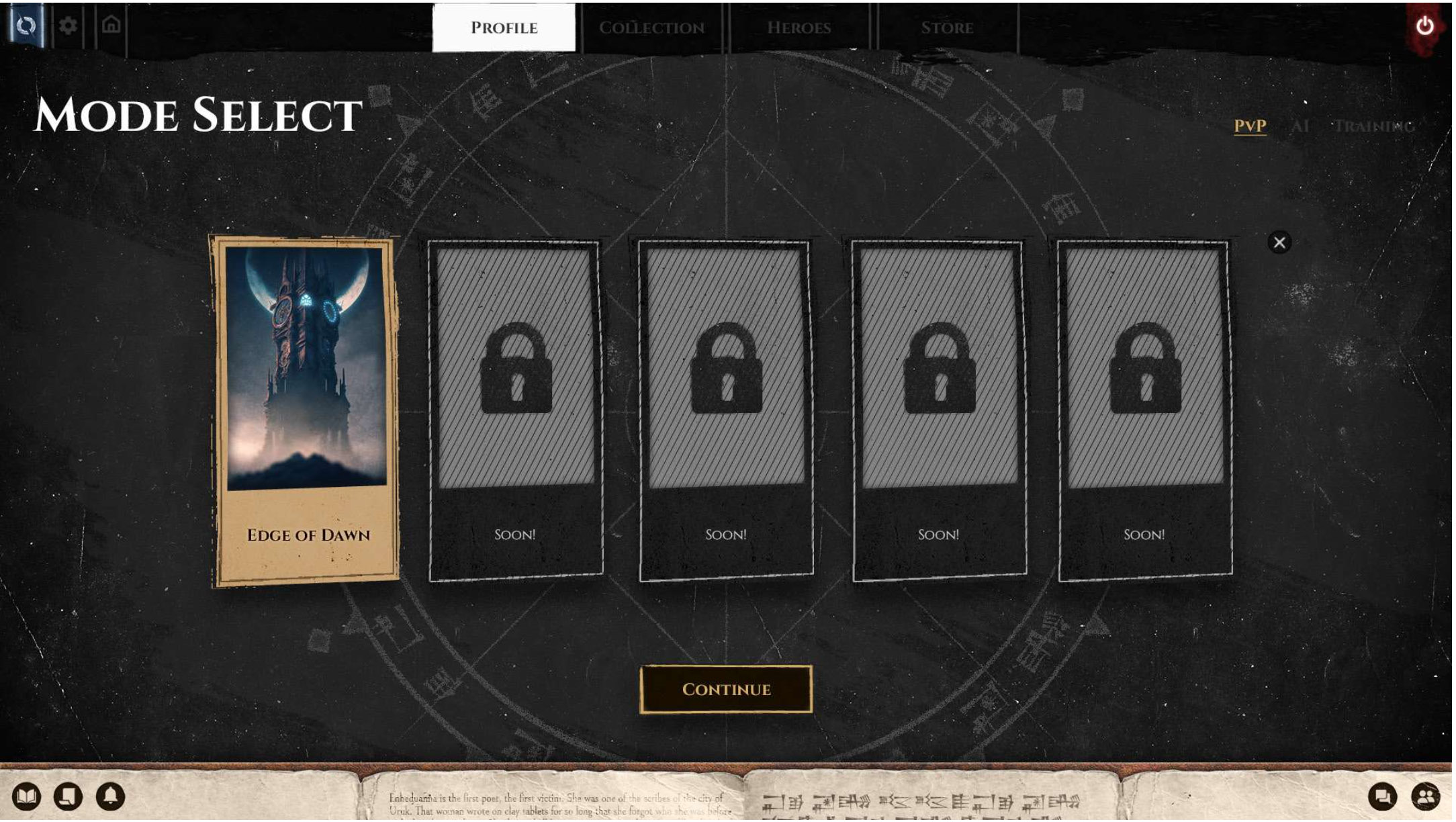Image resolution: width=1456 pixels, height=822 pixels.
Task: Choose the PvP mode filter
Action: 1250,126
